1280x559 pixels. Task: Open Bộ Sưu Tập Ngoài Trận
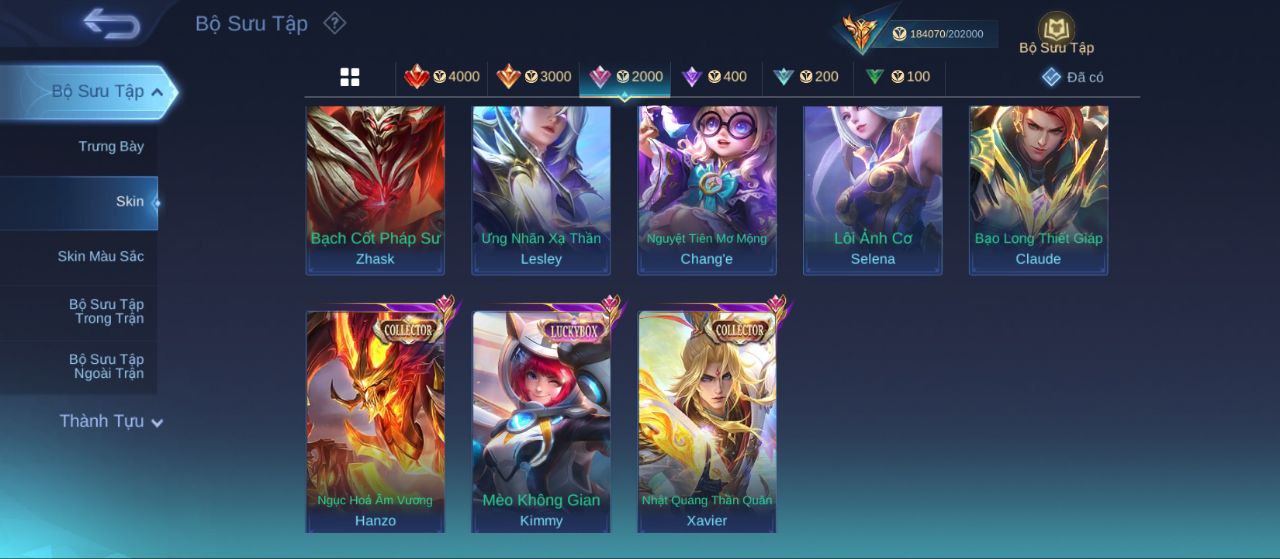tap(106, 367)
